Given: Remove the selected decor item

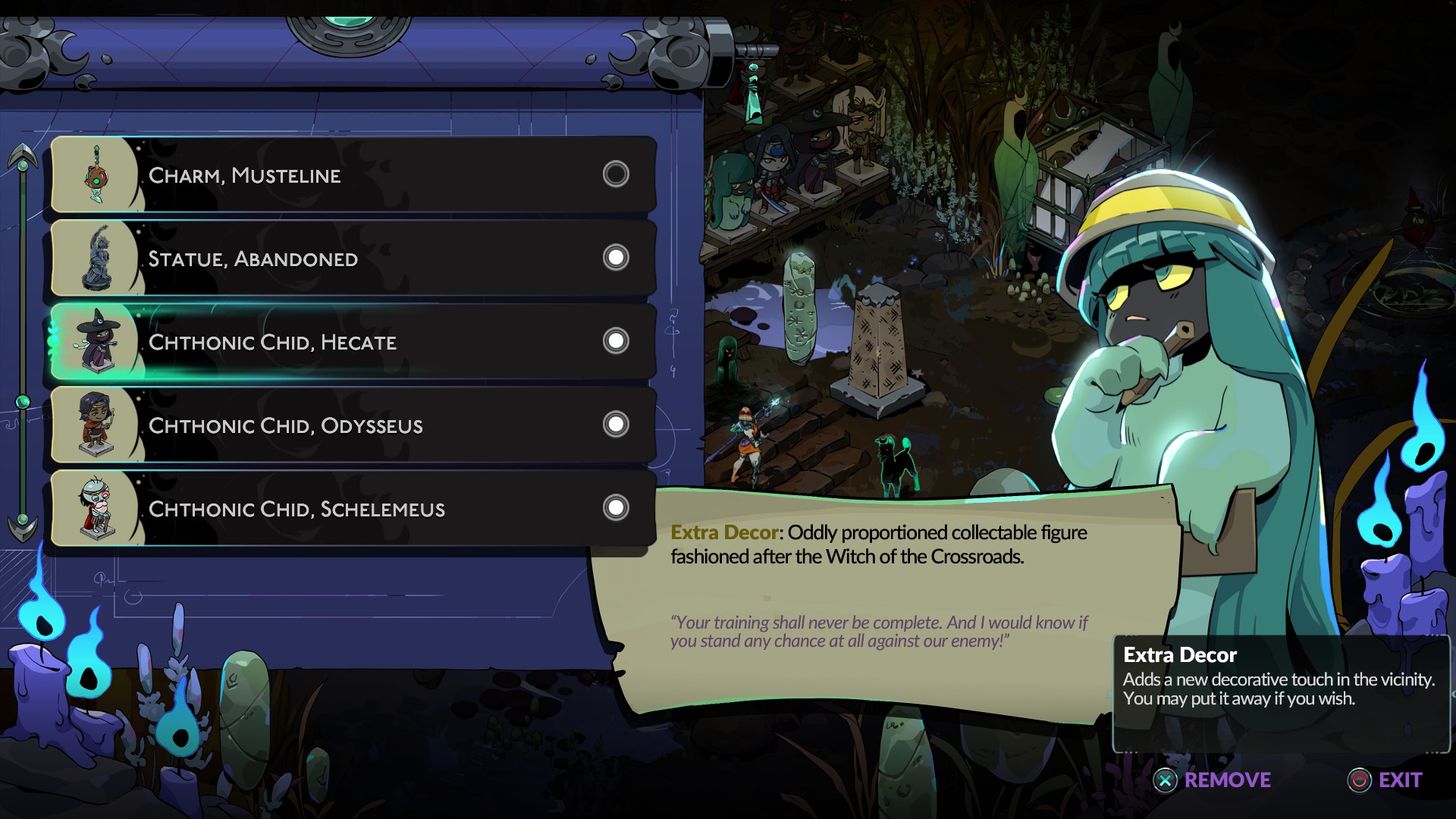Looking at the screenshot, I should (1212, 780).
